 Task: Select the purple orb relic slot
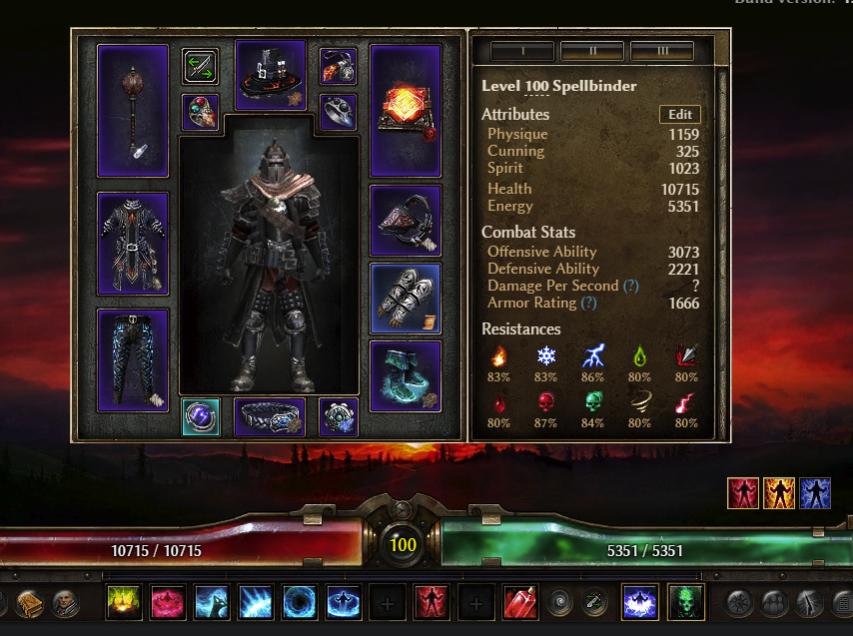coord(201,417)
